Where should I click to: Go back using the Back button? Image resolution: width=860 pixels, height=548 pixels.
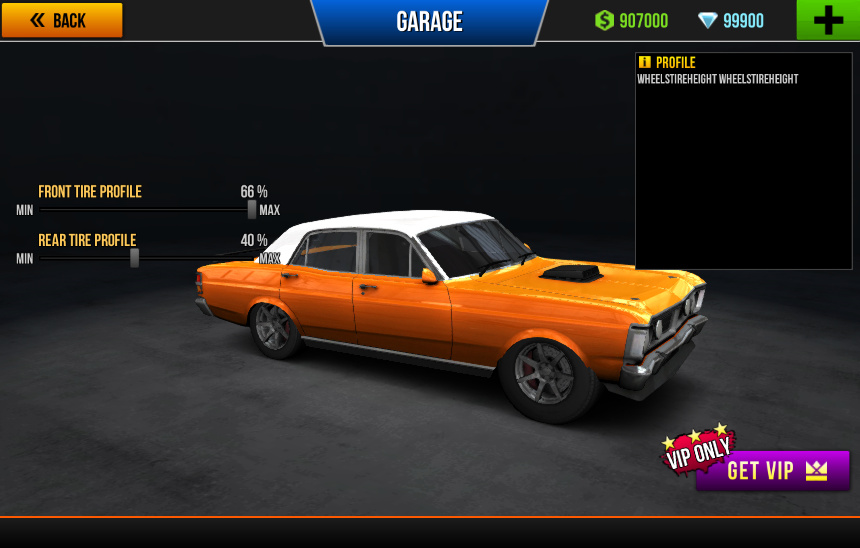click(62, 20)
